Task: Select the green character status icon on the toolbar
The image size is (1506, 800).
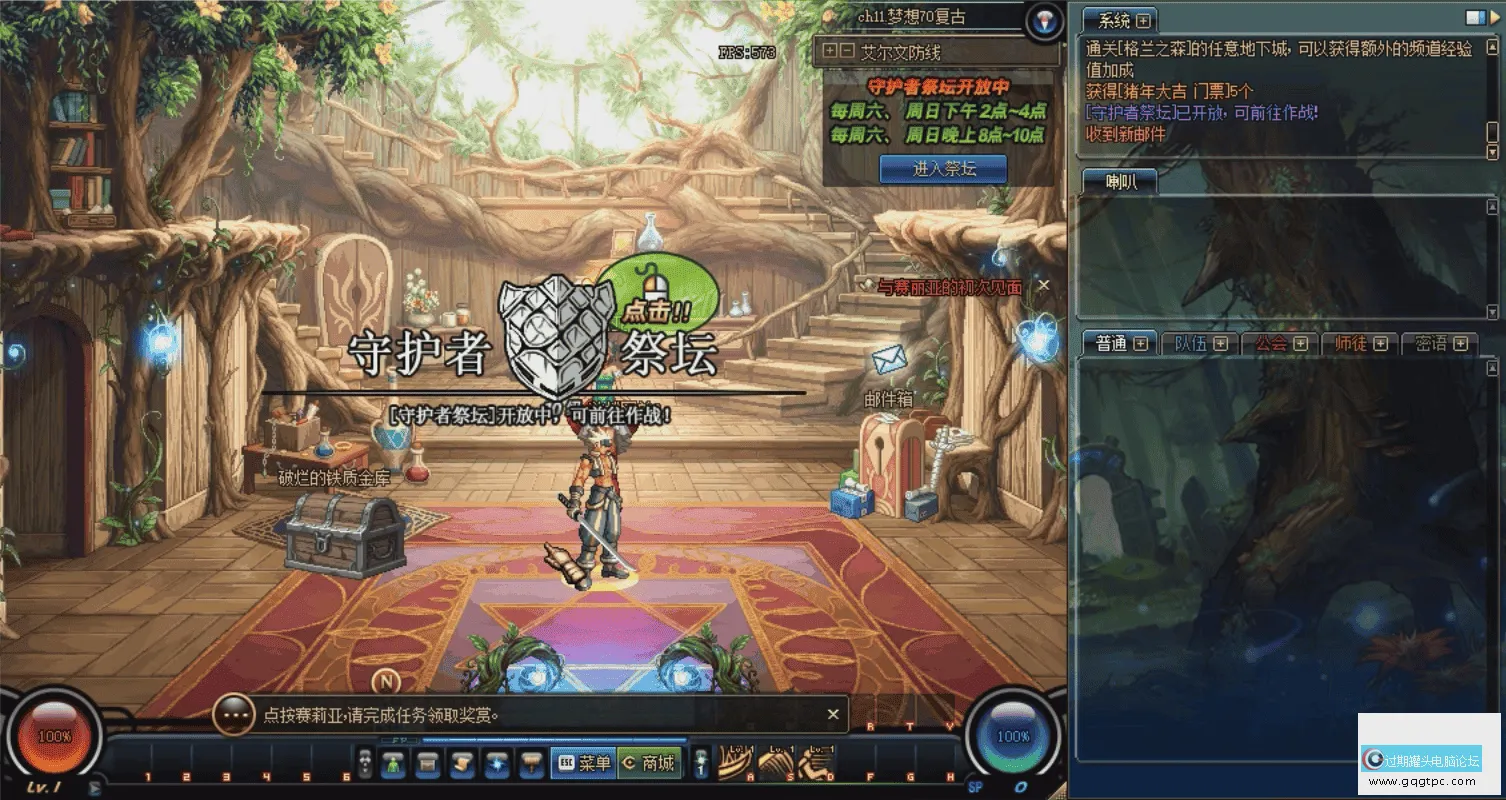Action: 393,764
